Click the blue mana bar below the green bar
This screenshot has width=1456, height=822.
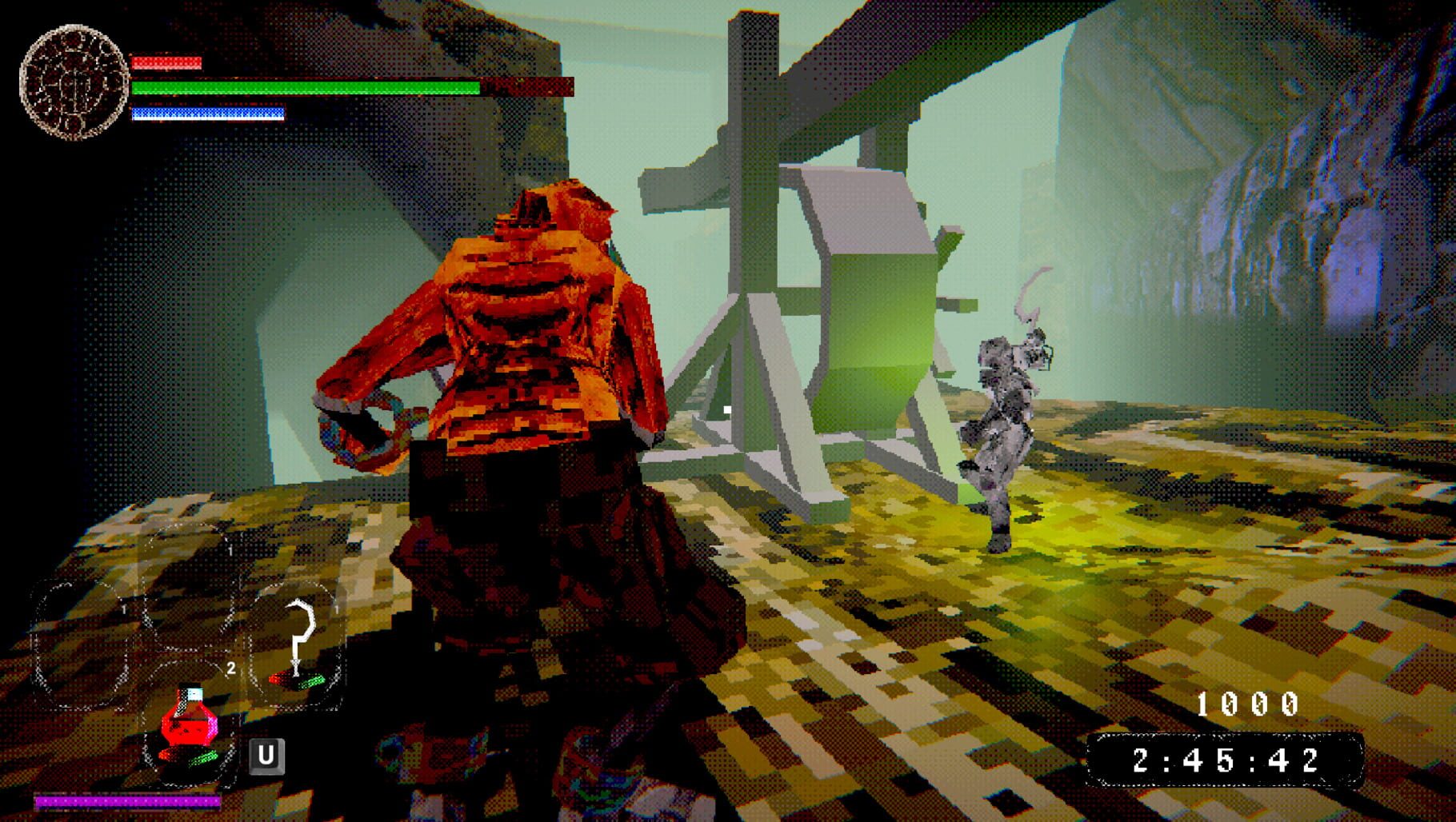206,112
